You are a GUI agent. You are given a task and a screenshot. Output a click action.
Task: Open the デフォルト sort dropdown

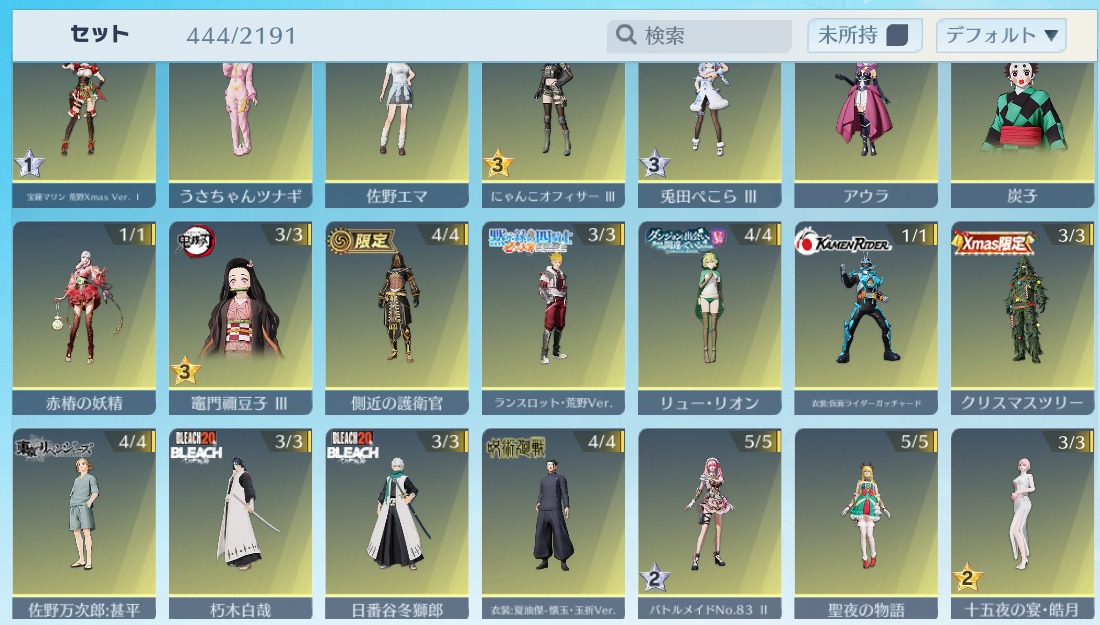(1001, 36)
